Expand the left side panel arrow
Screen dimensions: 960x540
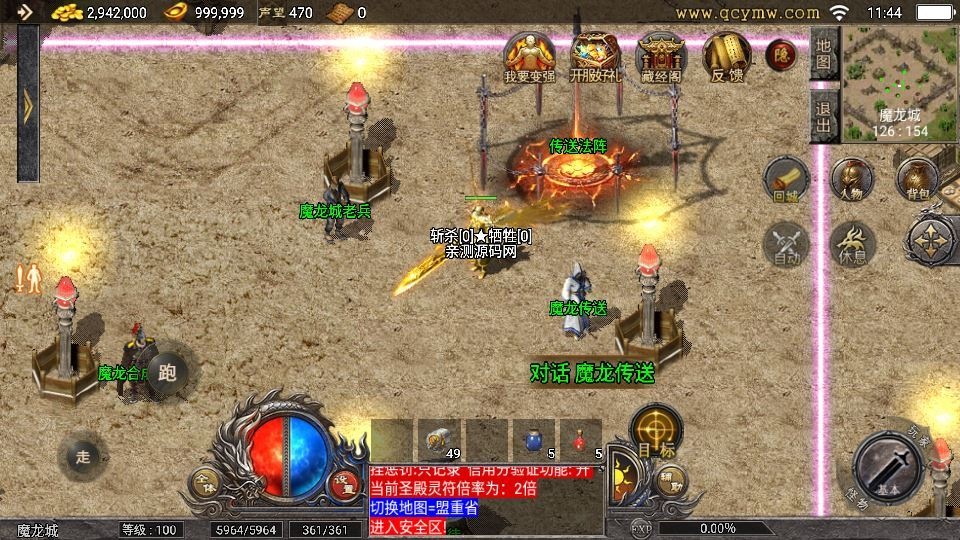pyautogui.click(x=27, y=105)
